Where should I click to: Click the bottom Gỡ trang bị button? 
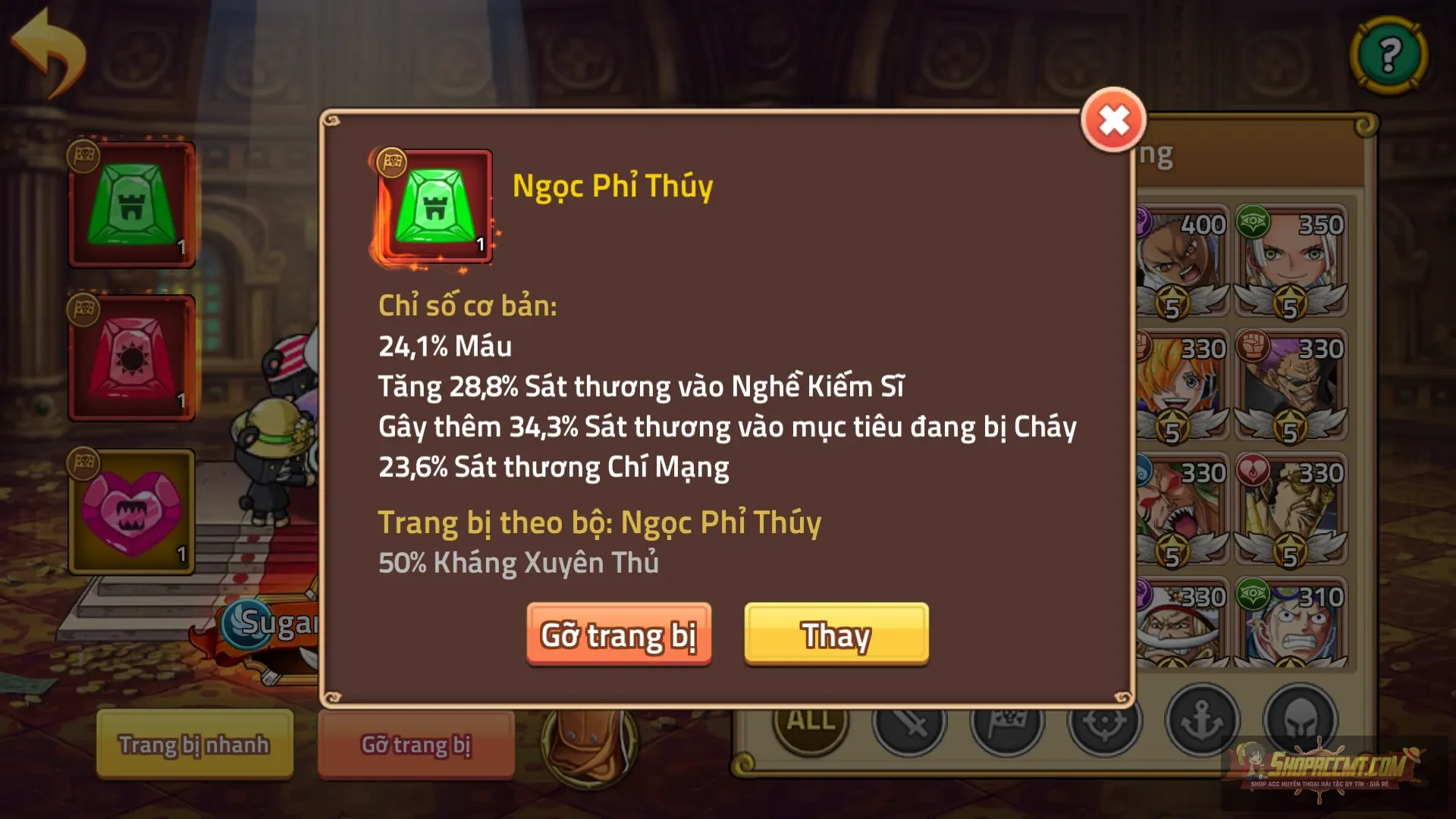[x=416, y=745]
